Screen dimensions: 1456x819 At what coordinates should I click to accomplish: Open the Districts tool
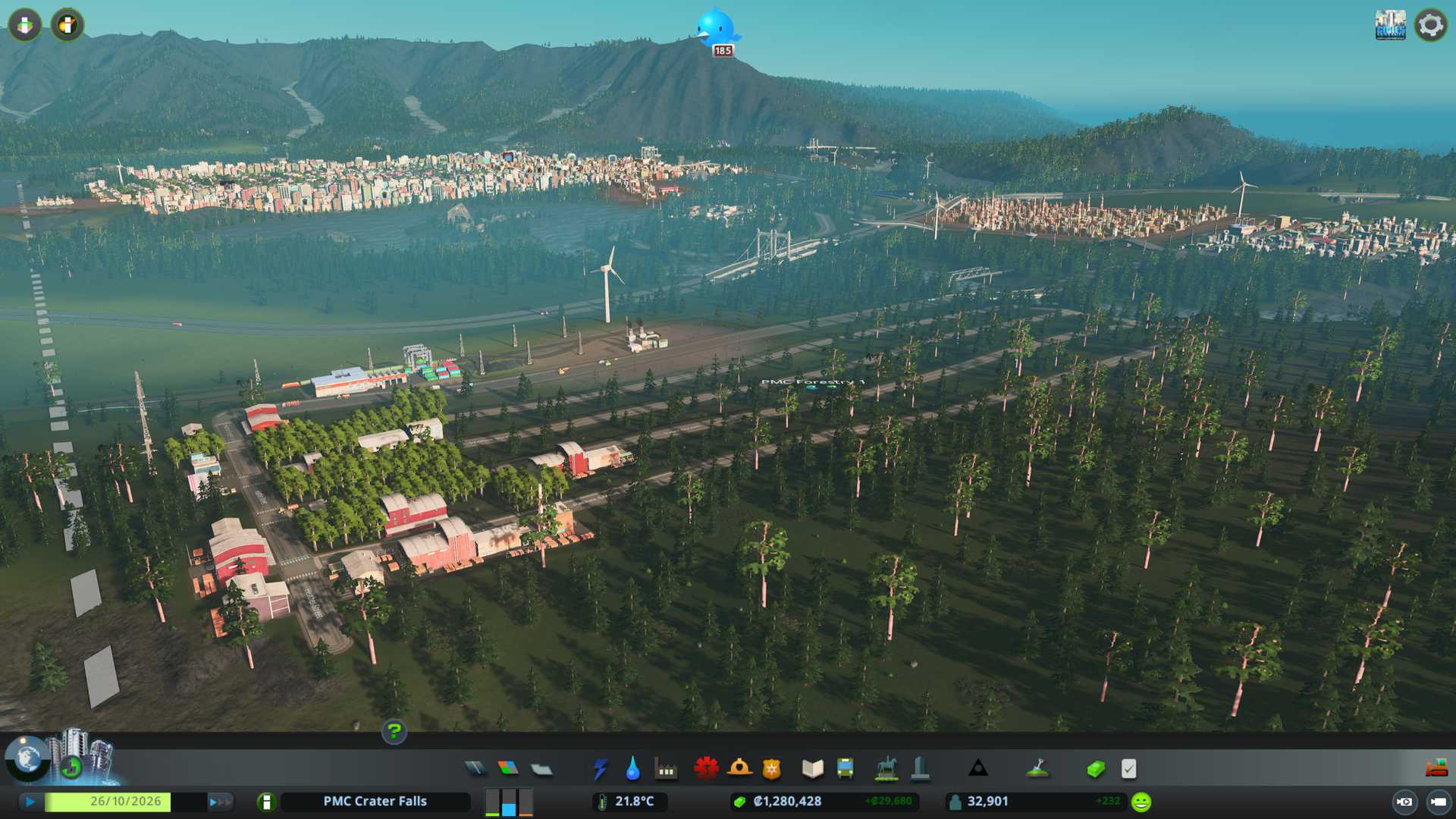click(x=541, y=769)
